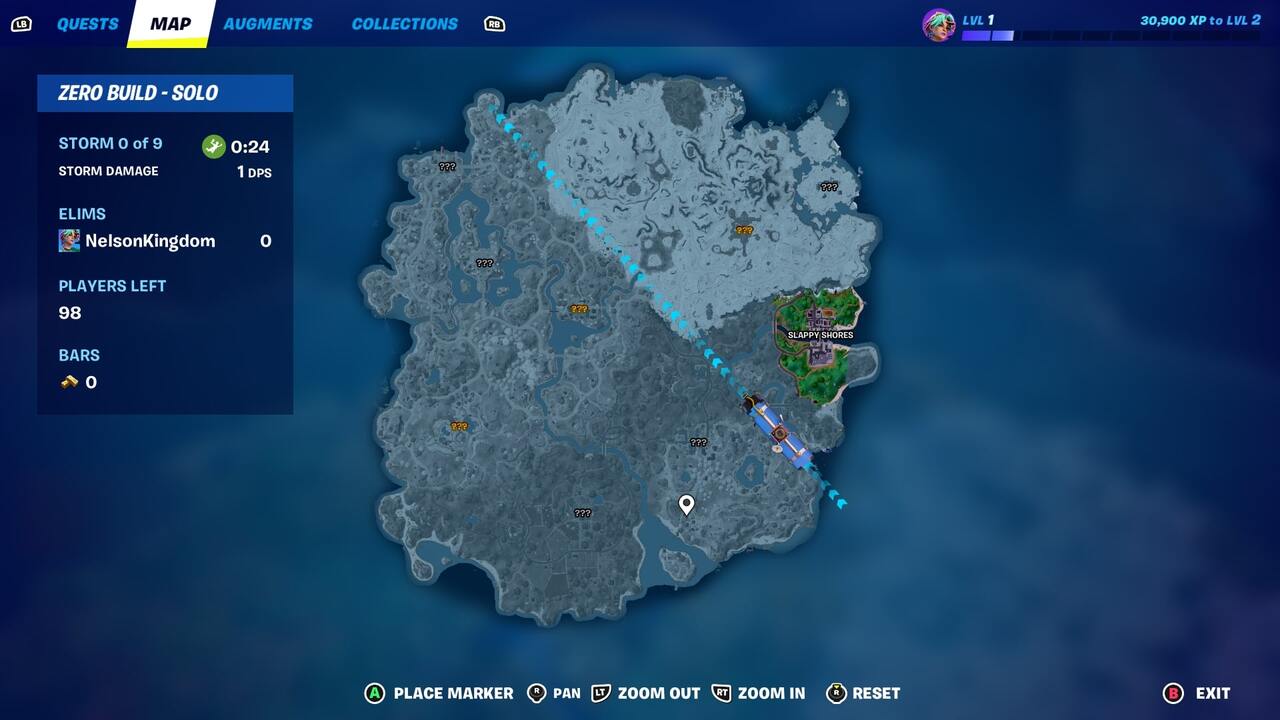Click the LB bumper icon on the top bar
The height and width of the screenshot is (720, 1280).
[21, 23]
